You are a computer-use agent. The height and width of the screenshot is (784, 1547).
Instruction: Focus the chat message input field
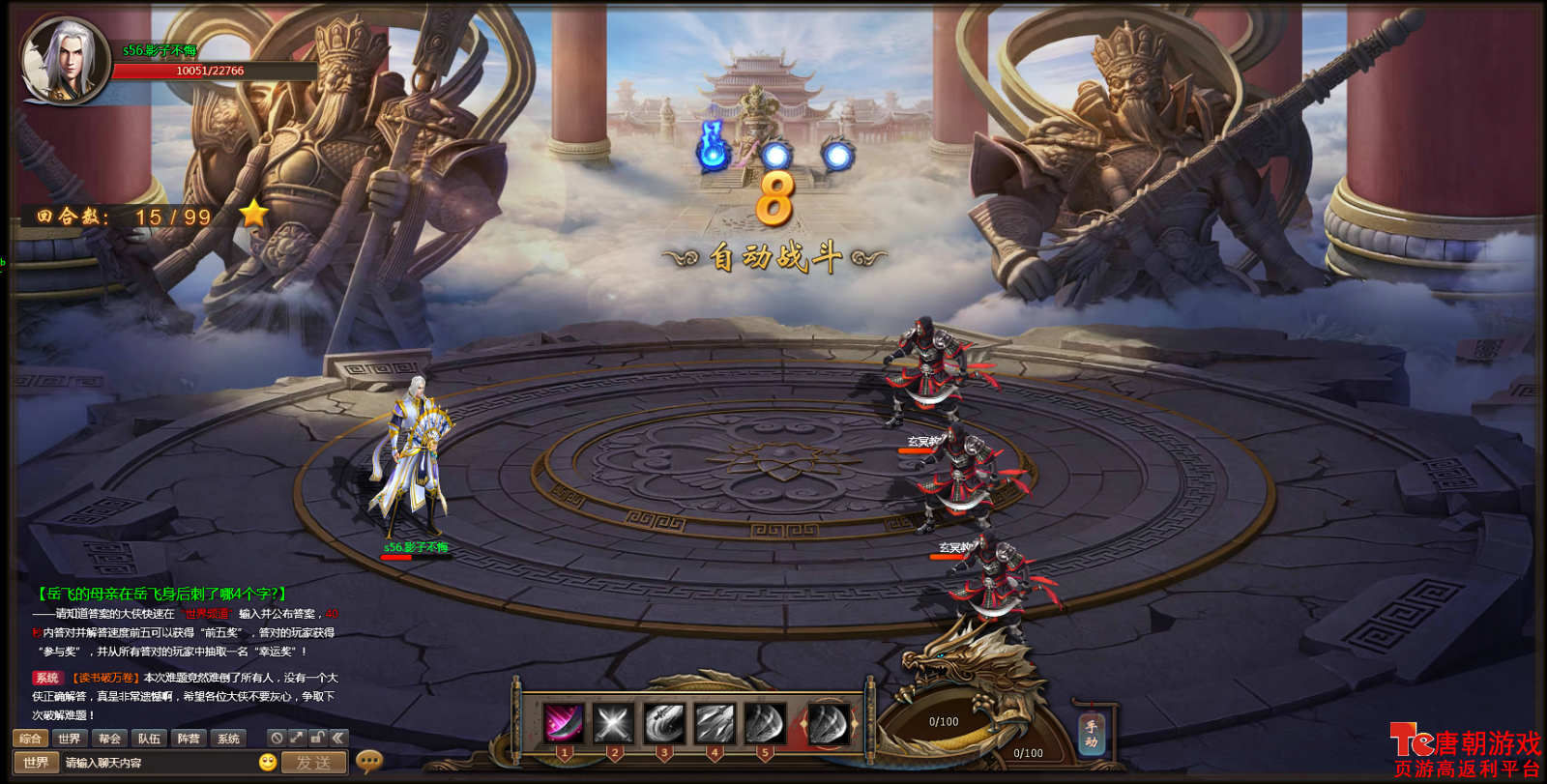(x=160, y=763)
